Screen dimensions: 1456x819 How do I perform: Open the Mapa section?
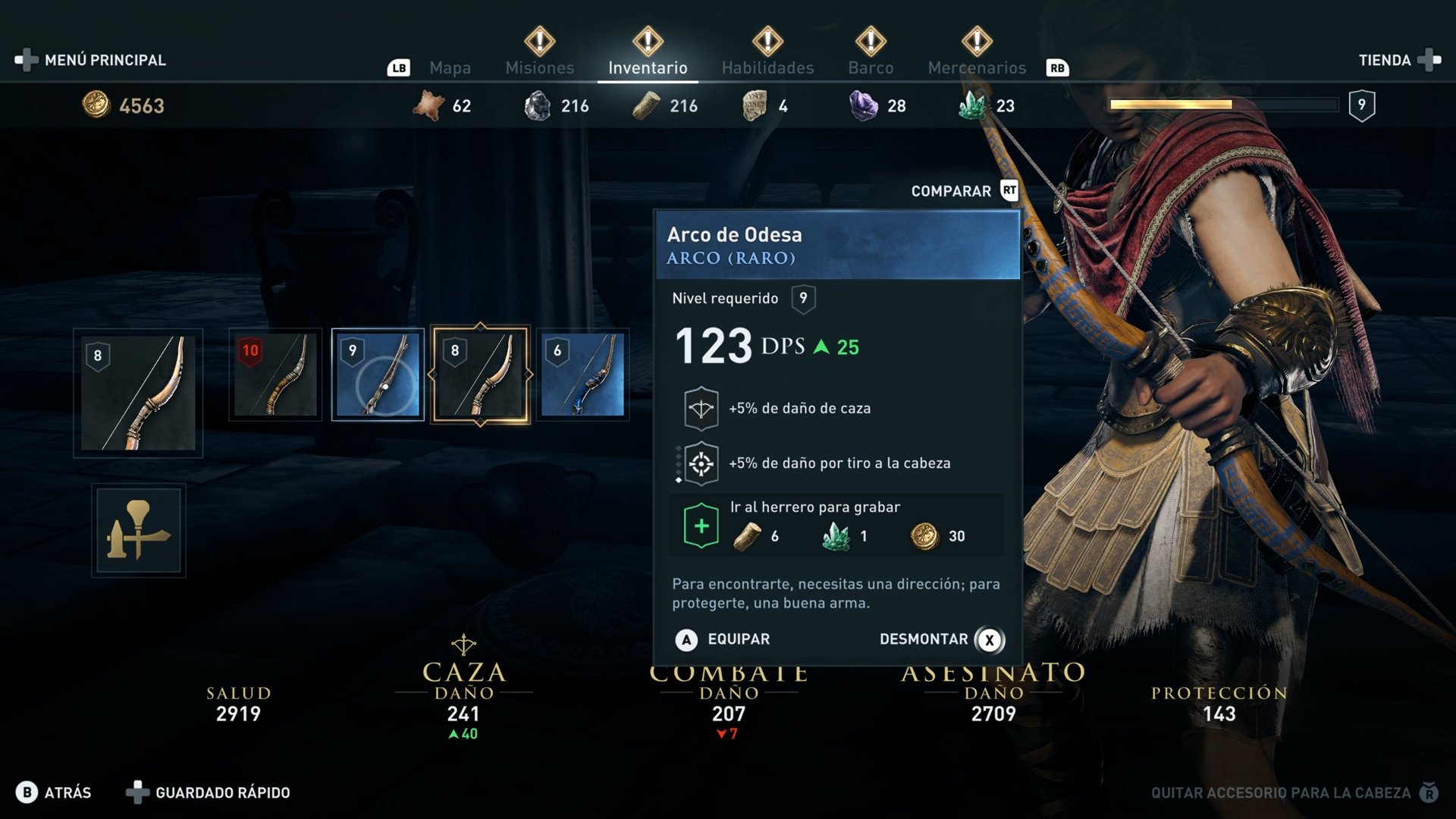click(451, 67)
